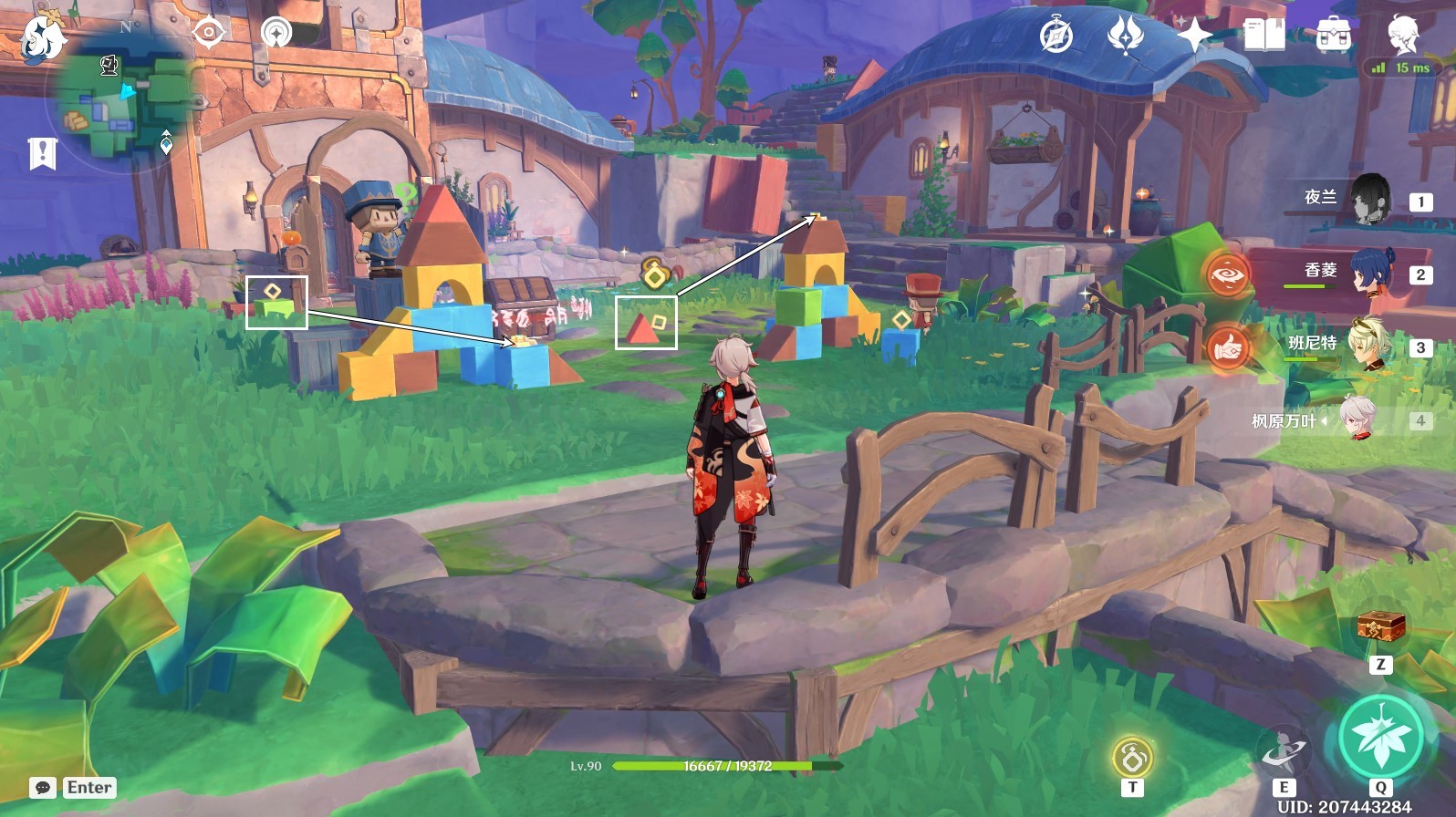
Task: Activate the glowing yellow ring icon
Action: [x=1132, y=757]
